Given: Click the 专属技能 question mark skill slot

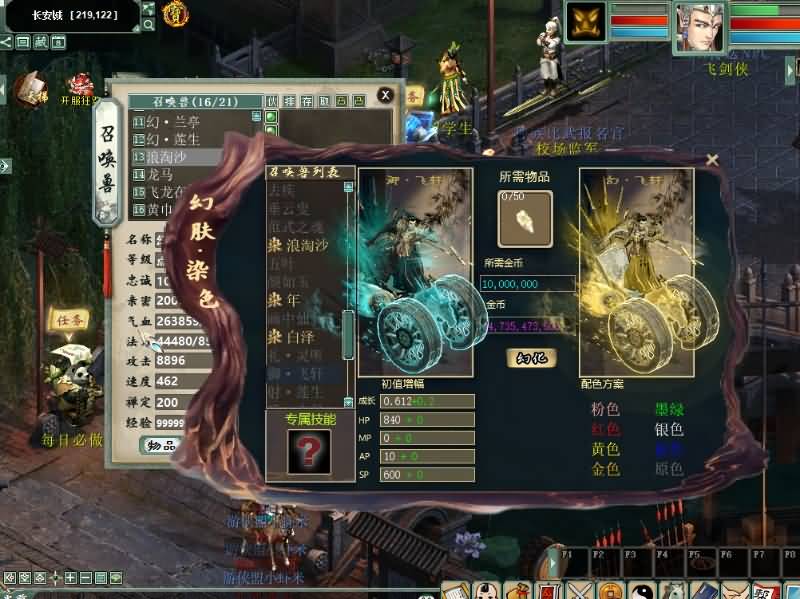Looking at the screenshot, I should click(307, 452).
